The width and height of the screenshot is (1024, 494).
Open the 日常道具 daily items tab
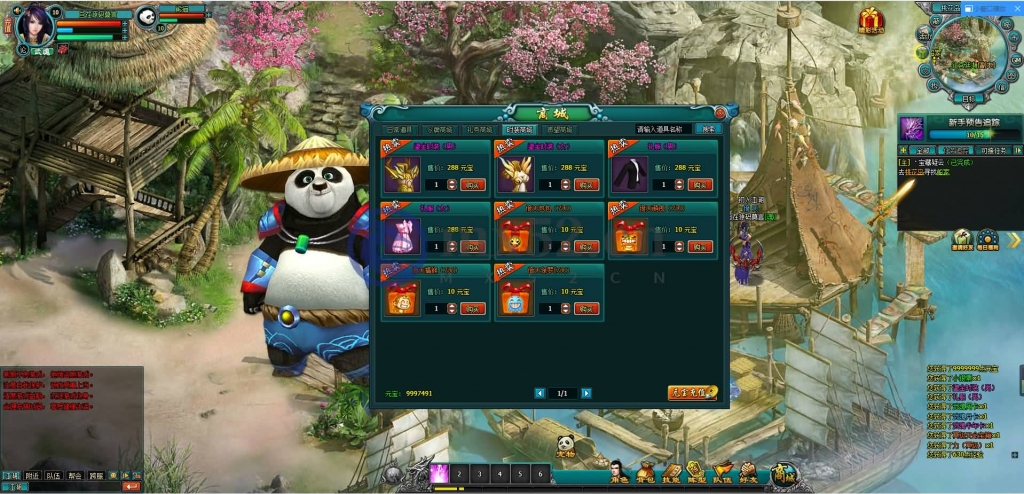[x=400, y=129]
